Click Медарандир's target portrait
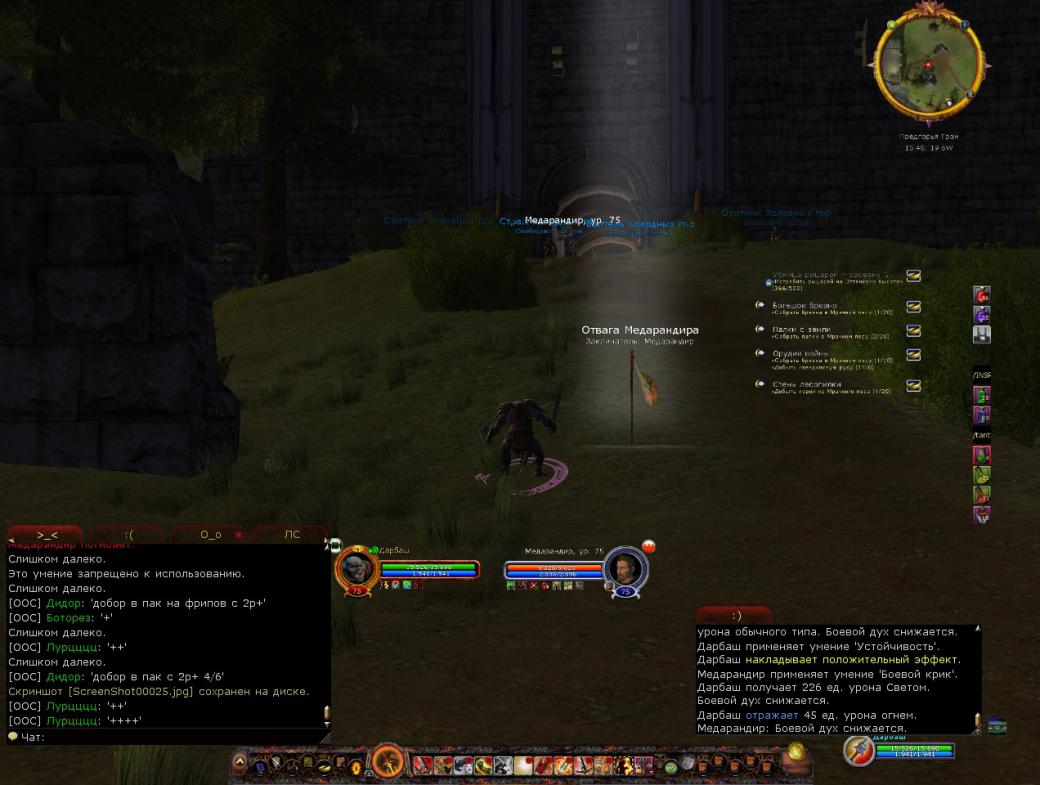 pyautogui.click(x=627, y=569)
